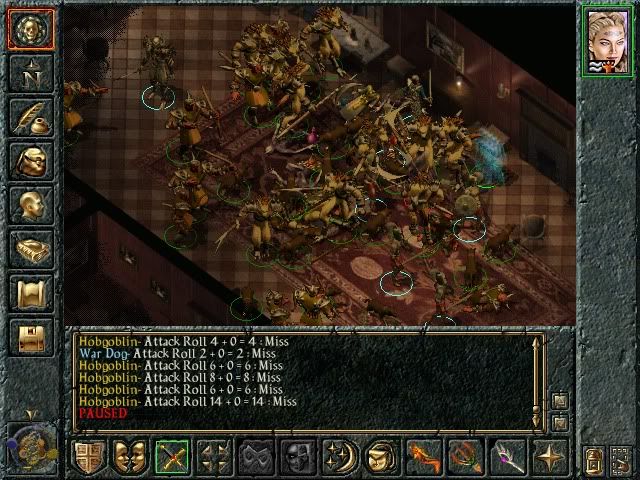Select the party member portrait
The image size is (640, 480).
pos(609,43)
